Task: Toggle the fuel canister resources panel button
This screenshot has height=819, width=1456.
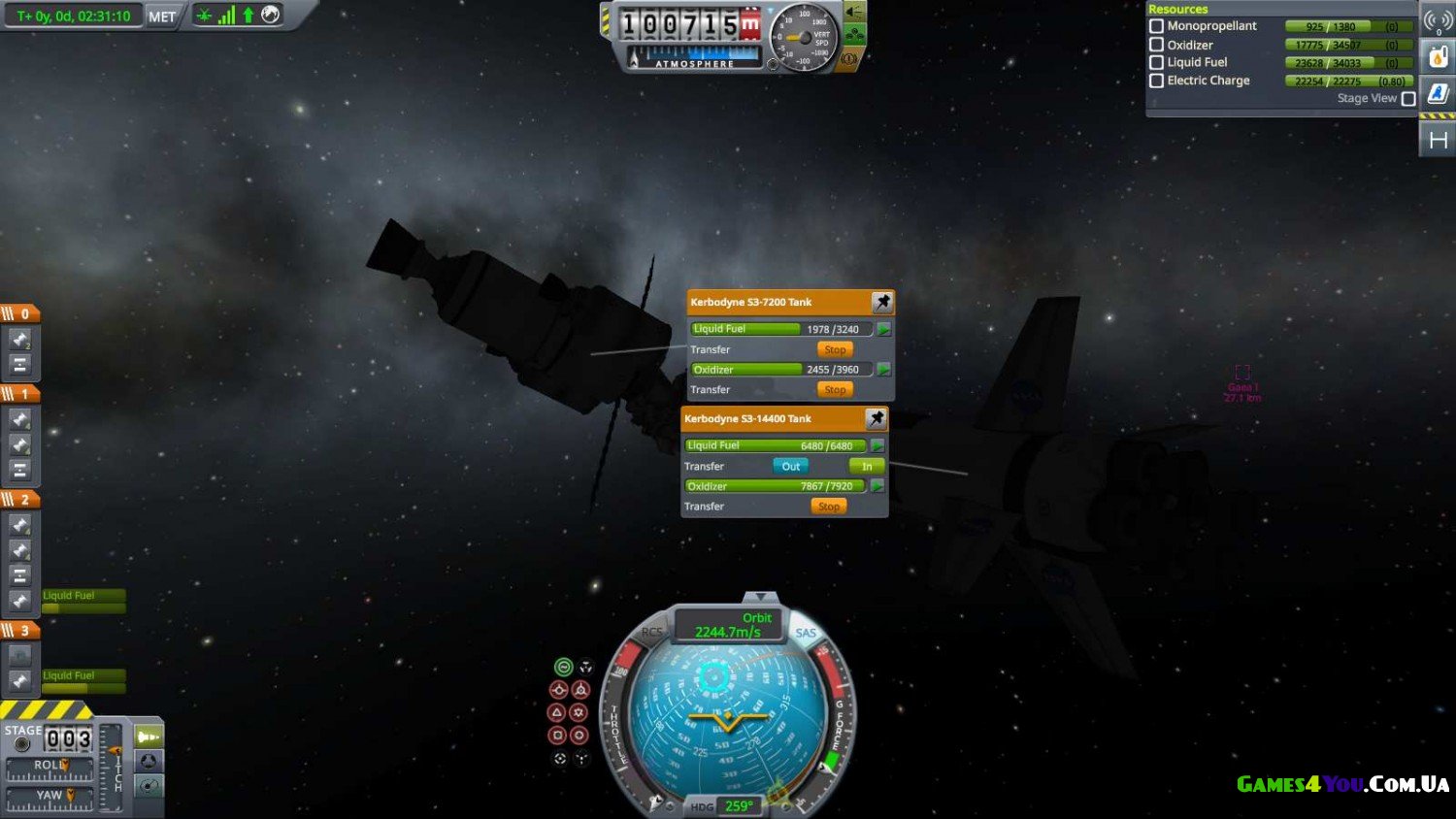Action: [1438, 57]
